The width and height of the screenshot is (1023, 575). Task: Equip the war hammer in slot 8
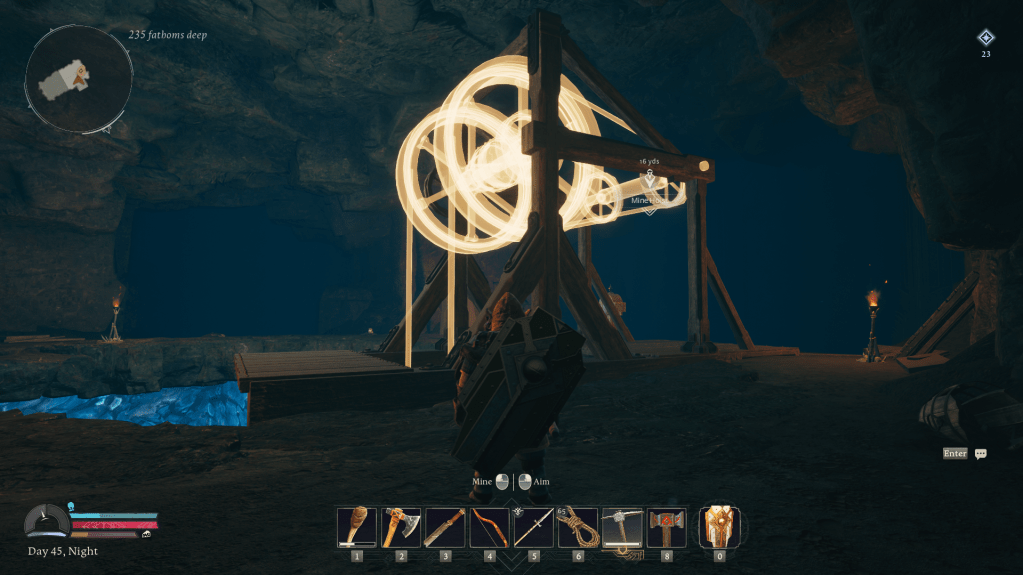[666, 527]
